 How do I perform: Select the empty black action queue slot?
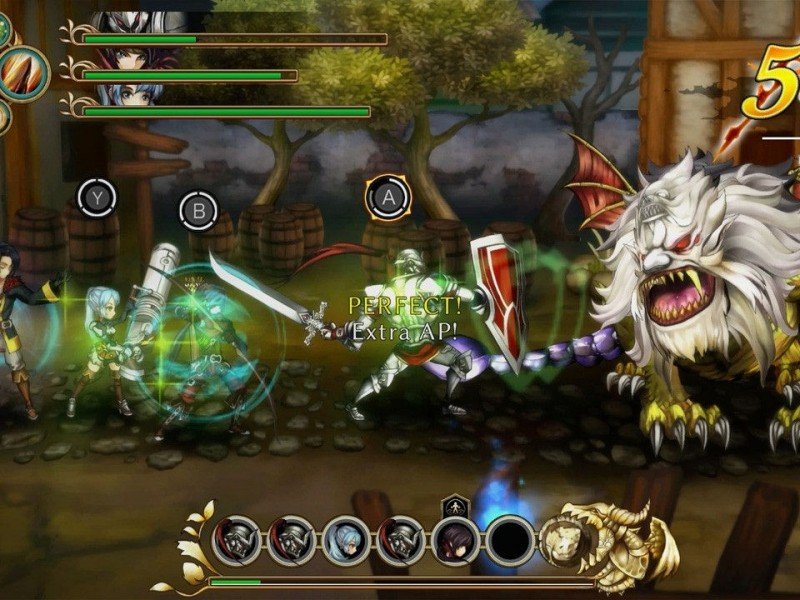coord(512,541)
